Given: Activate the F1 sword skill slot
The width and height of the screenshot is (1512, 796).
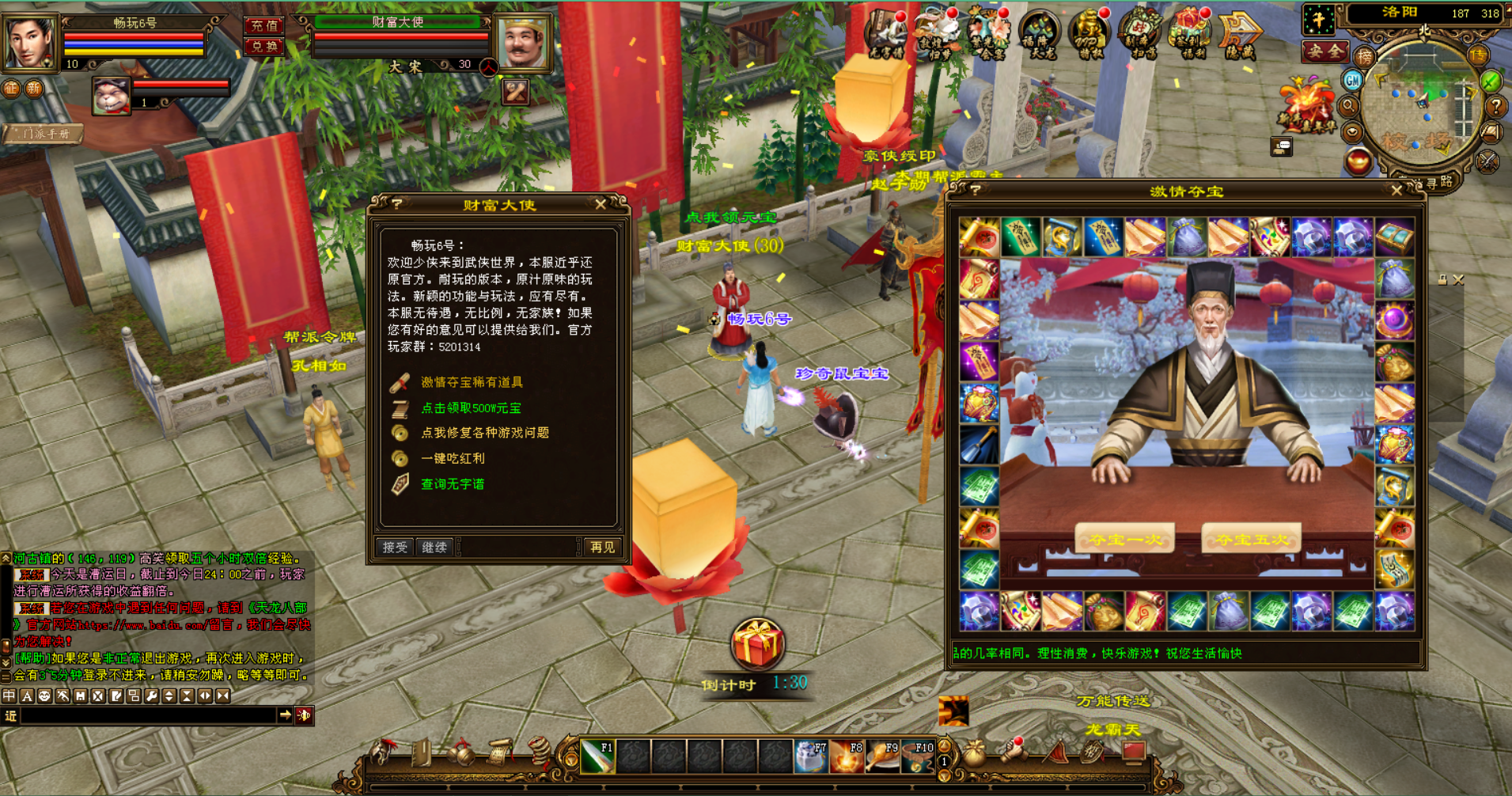Looking at the screenshot, I should coord(597,757).
